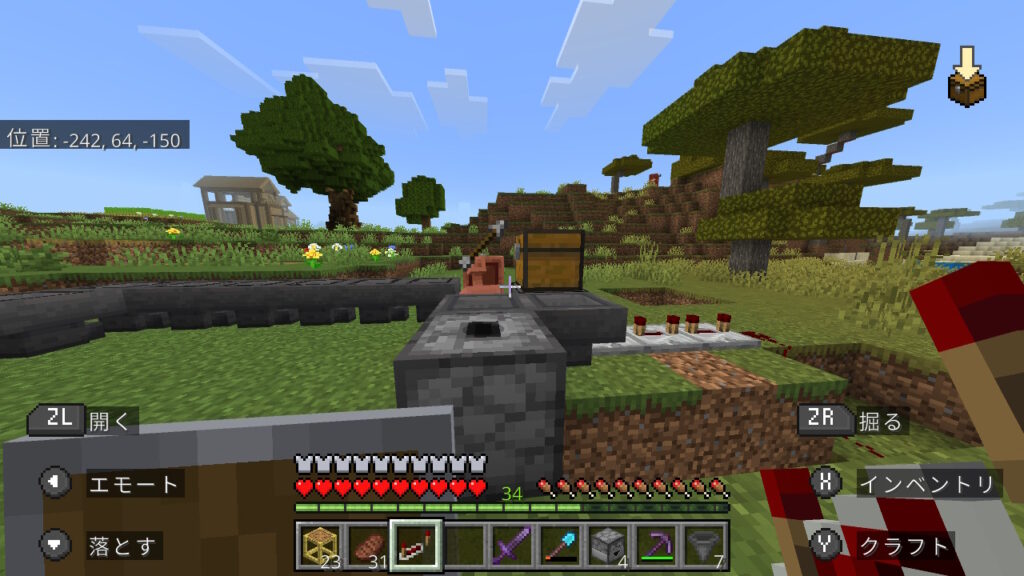The width and height of the screenshot is (1024, 576).
Task: Equip the purple enchanted sword
Action: click(511, 545)
